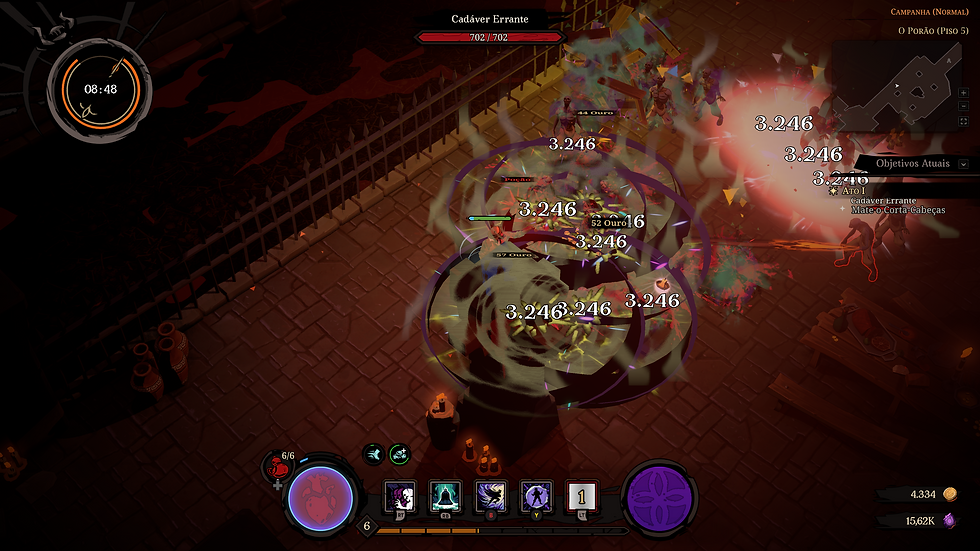Expand the minimap to full view
This screenshot has width=980, height=551.
click(964, 119)
